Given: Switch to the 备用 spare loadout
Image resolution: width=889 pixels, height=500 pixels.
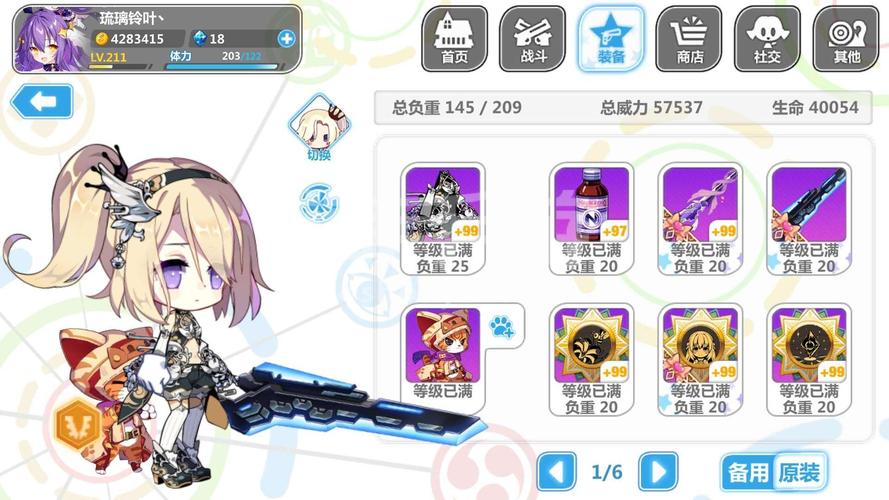Looking at the screenshot, I should (747, 472).
